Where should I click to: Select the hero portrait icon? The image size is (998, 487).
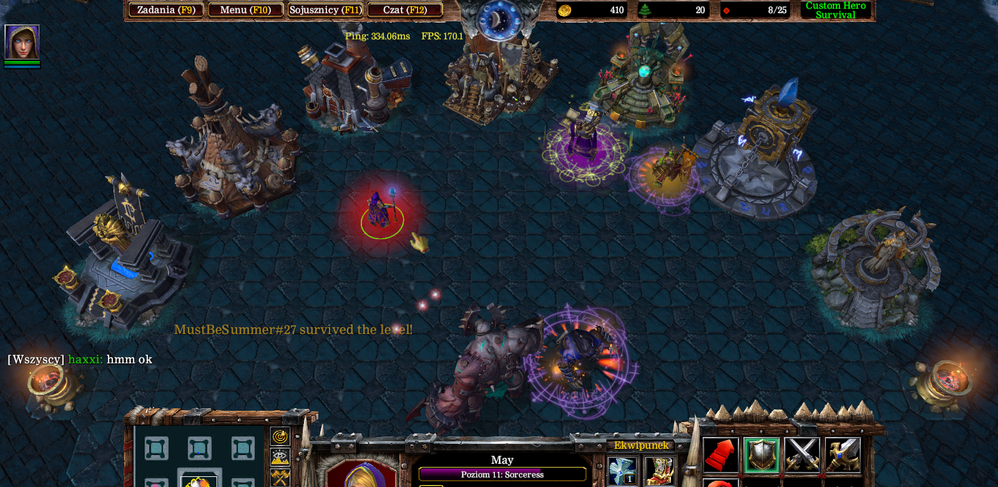click(21, 42)
